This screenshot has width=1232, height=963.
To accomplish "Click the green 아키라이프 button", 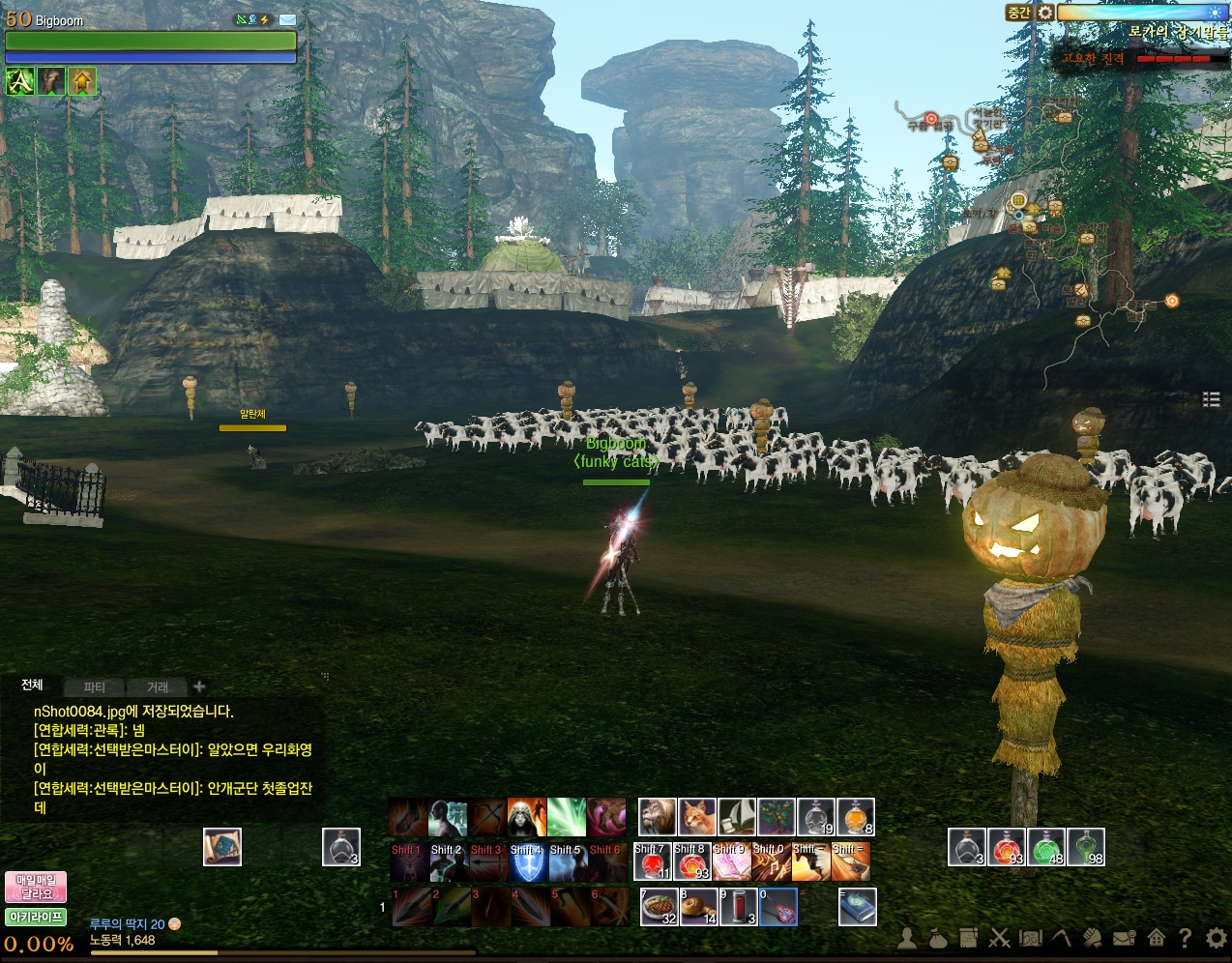I will coord(36,917).
